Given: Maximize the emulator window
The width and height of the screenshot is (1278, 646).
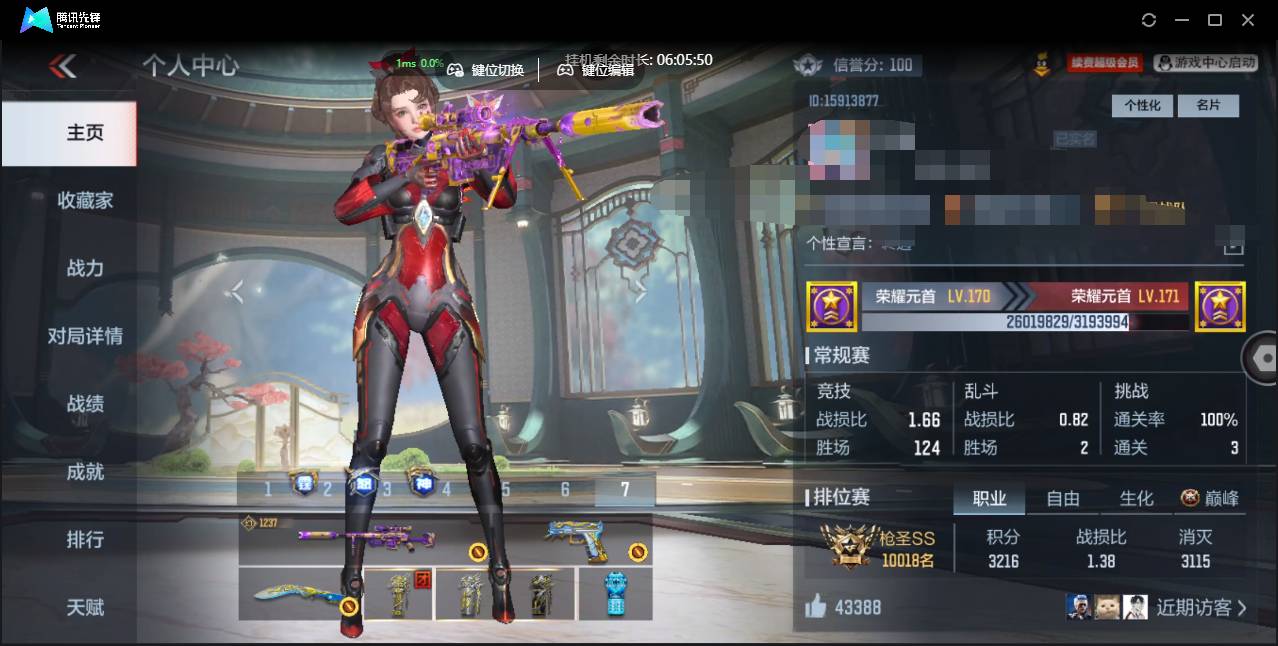Looking at the screenshot, I should pos(1215,20).
